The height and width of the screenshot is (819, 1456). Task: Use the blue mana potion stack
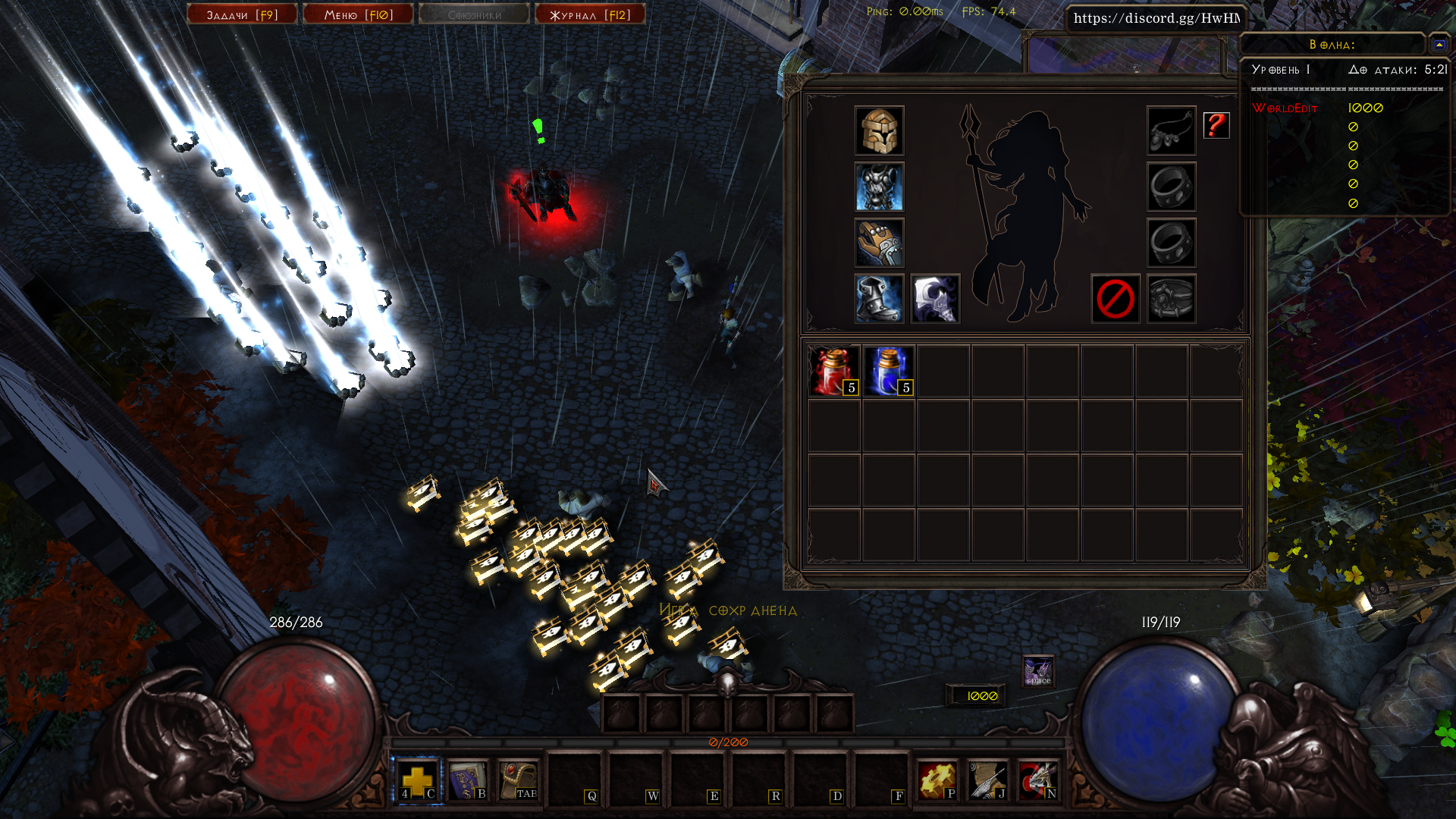888,371
